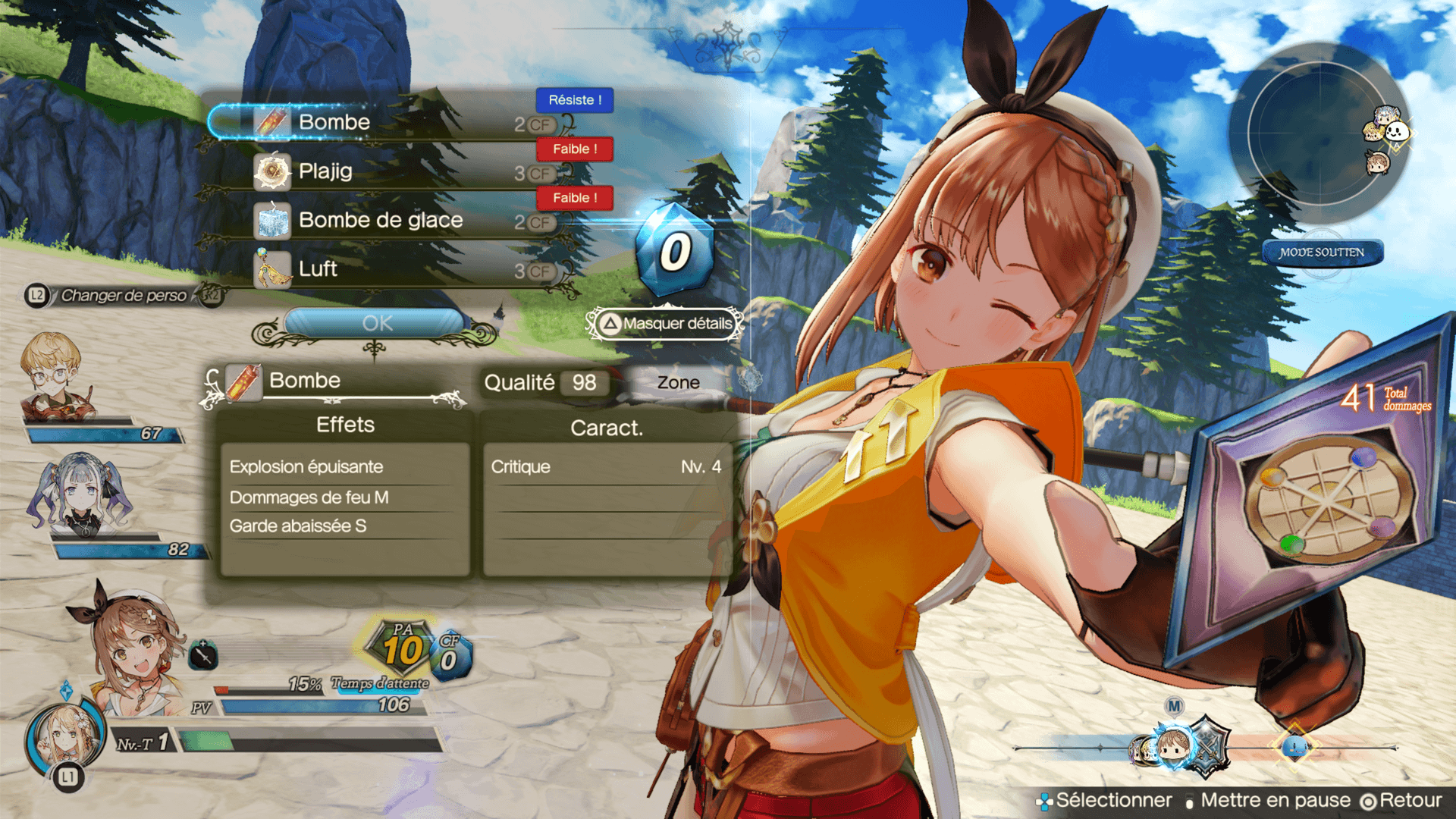
Task: Open the circular enemy radar
Action: click(x=1319, y=133)
